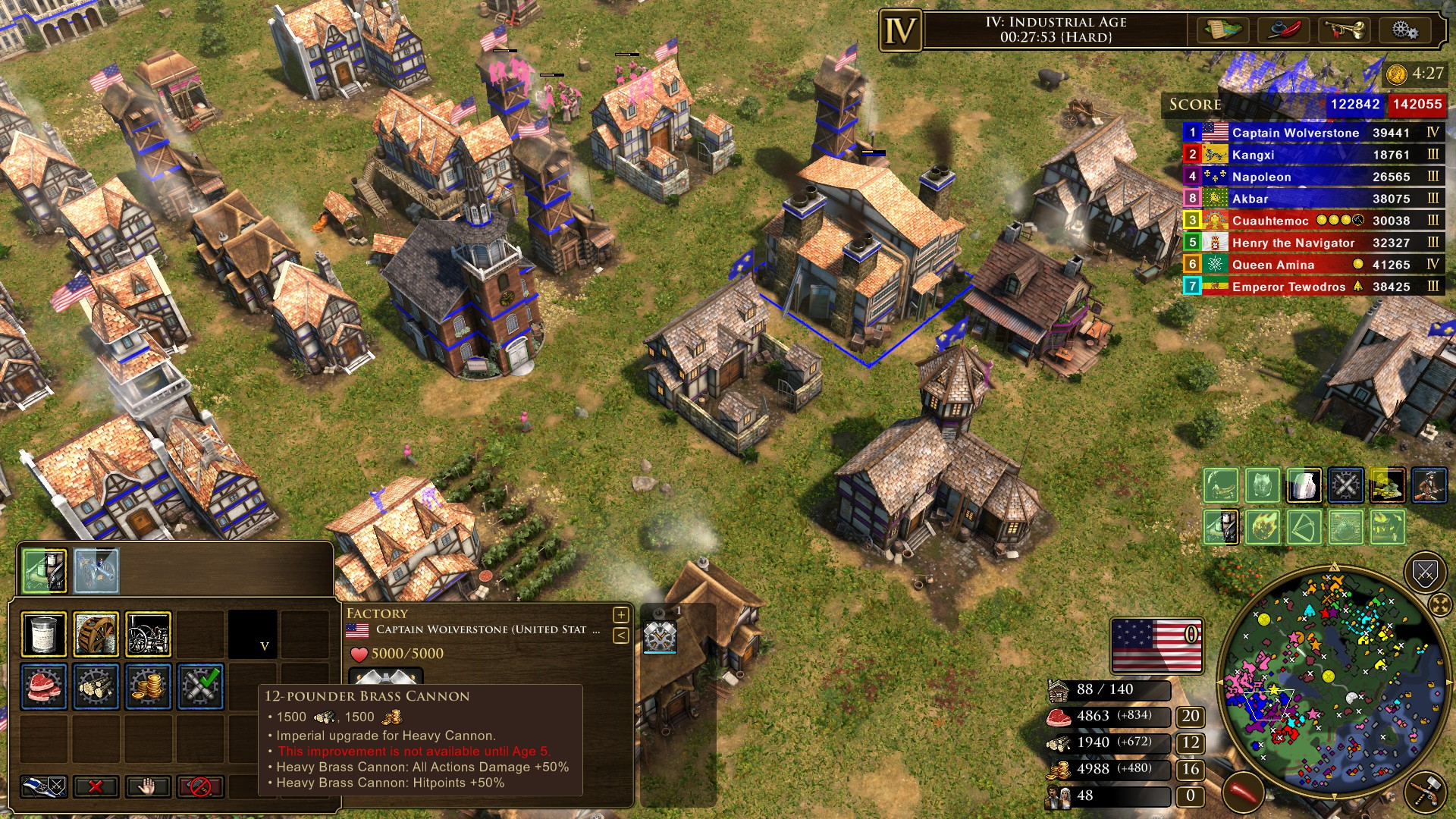Choose the steam engine cart improvement
The image size is (1456, 819).
click(x=148, y=634)
